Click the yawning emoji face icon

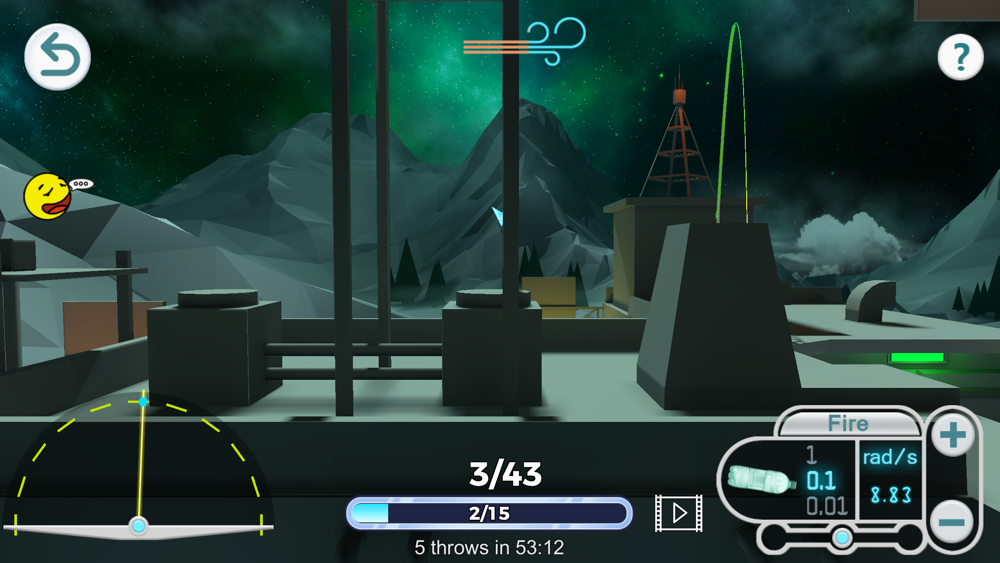coord(48,196)
